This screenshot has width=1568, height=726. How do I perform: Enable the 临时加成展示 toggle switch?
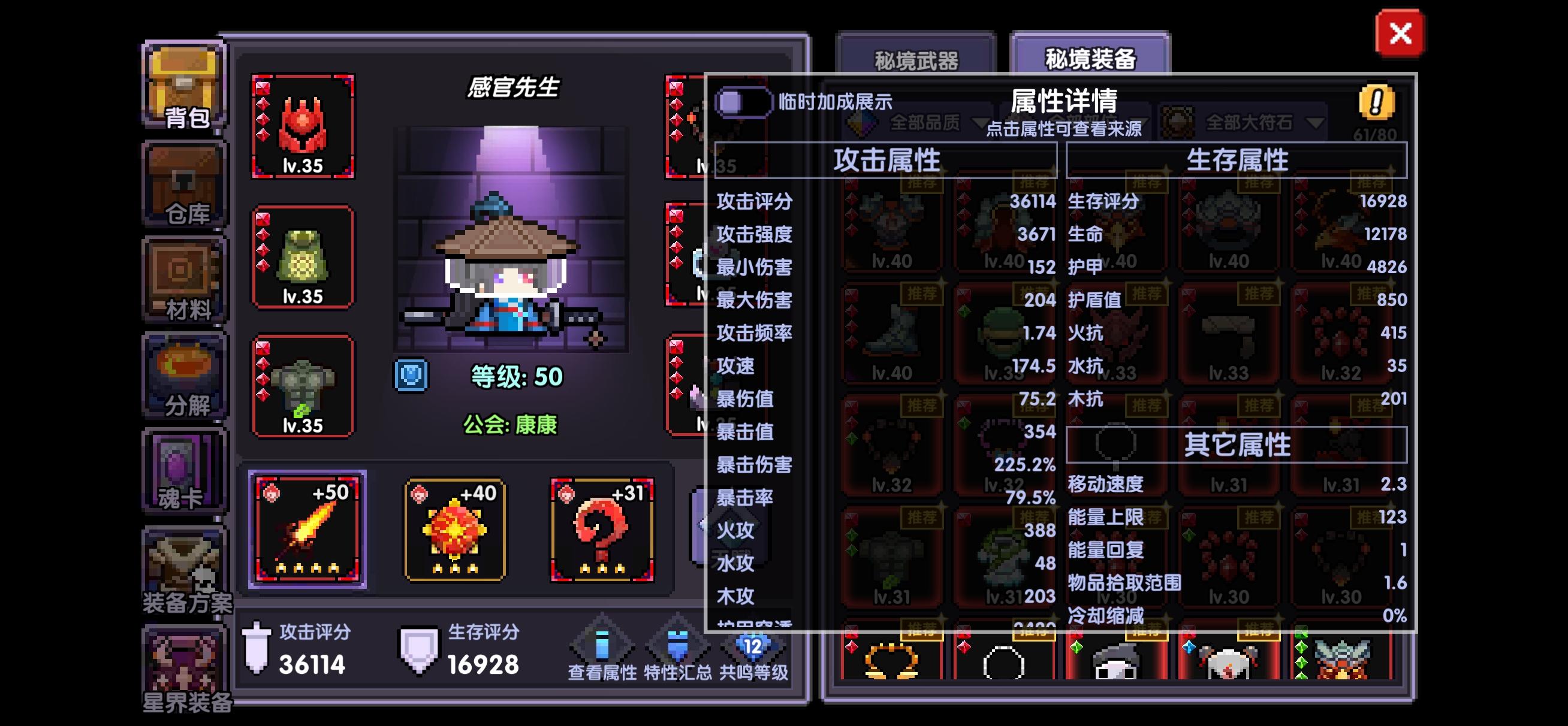(744, 102)
